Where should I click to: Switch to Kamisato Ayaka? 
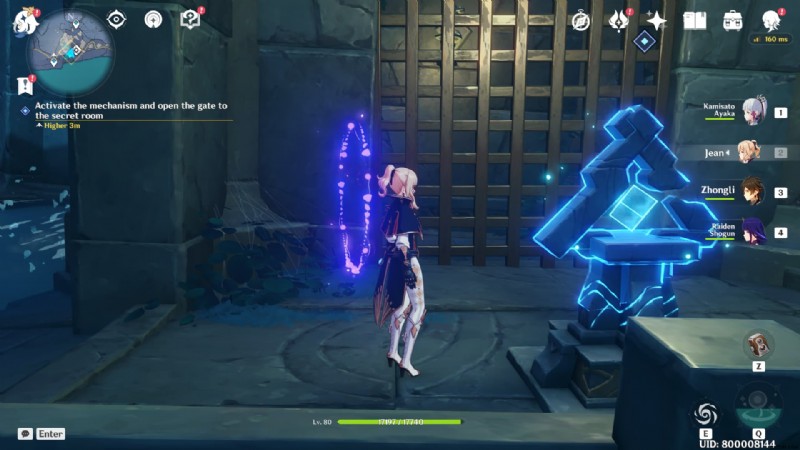coord(756,111)
